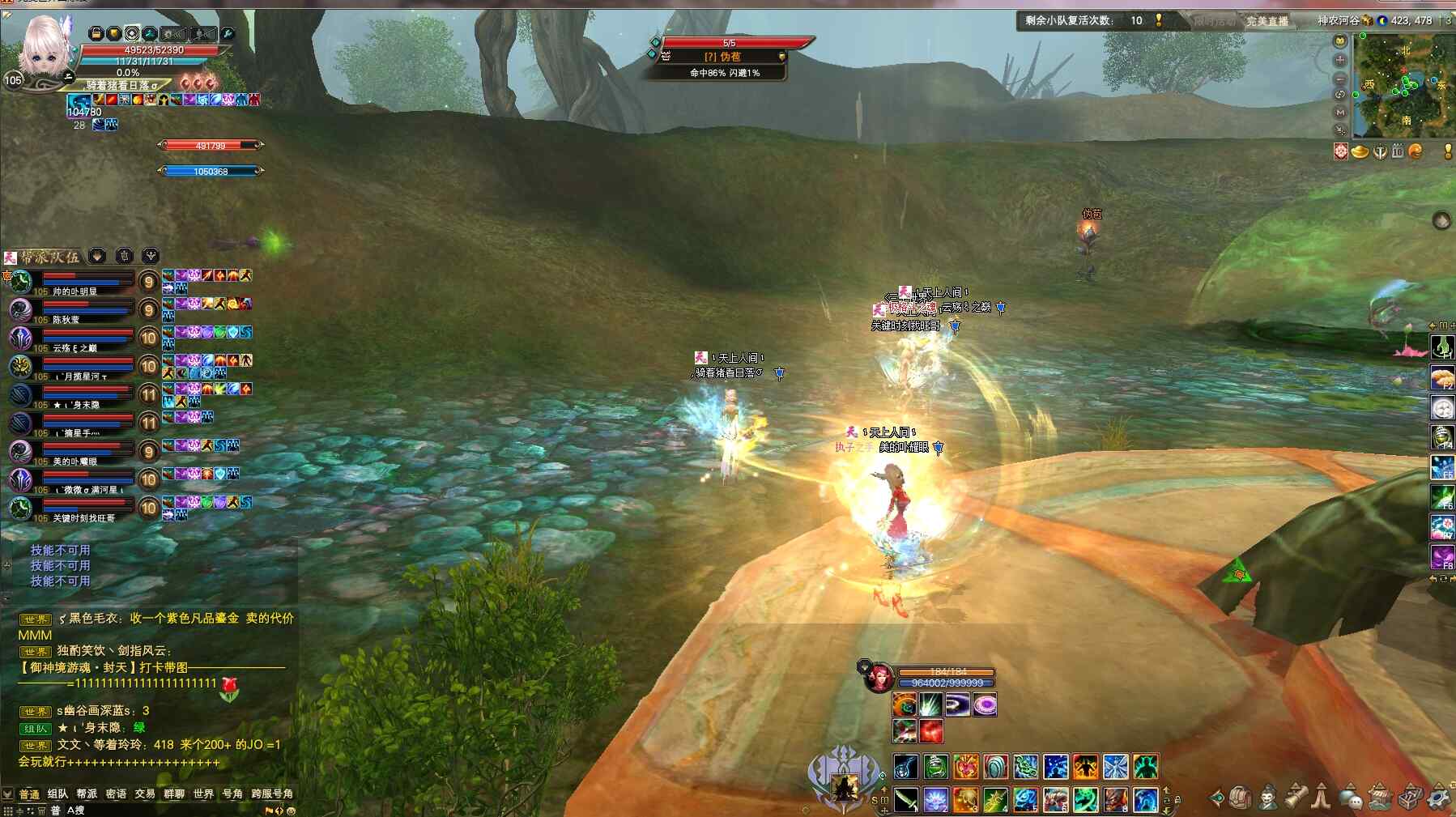Open the calendar events icon
1456x817 pixels.
(1397, 151)
